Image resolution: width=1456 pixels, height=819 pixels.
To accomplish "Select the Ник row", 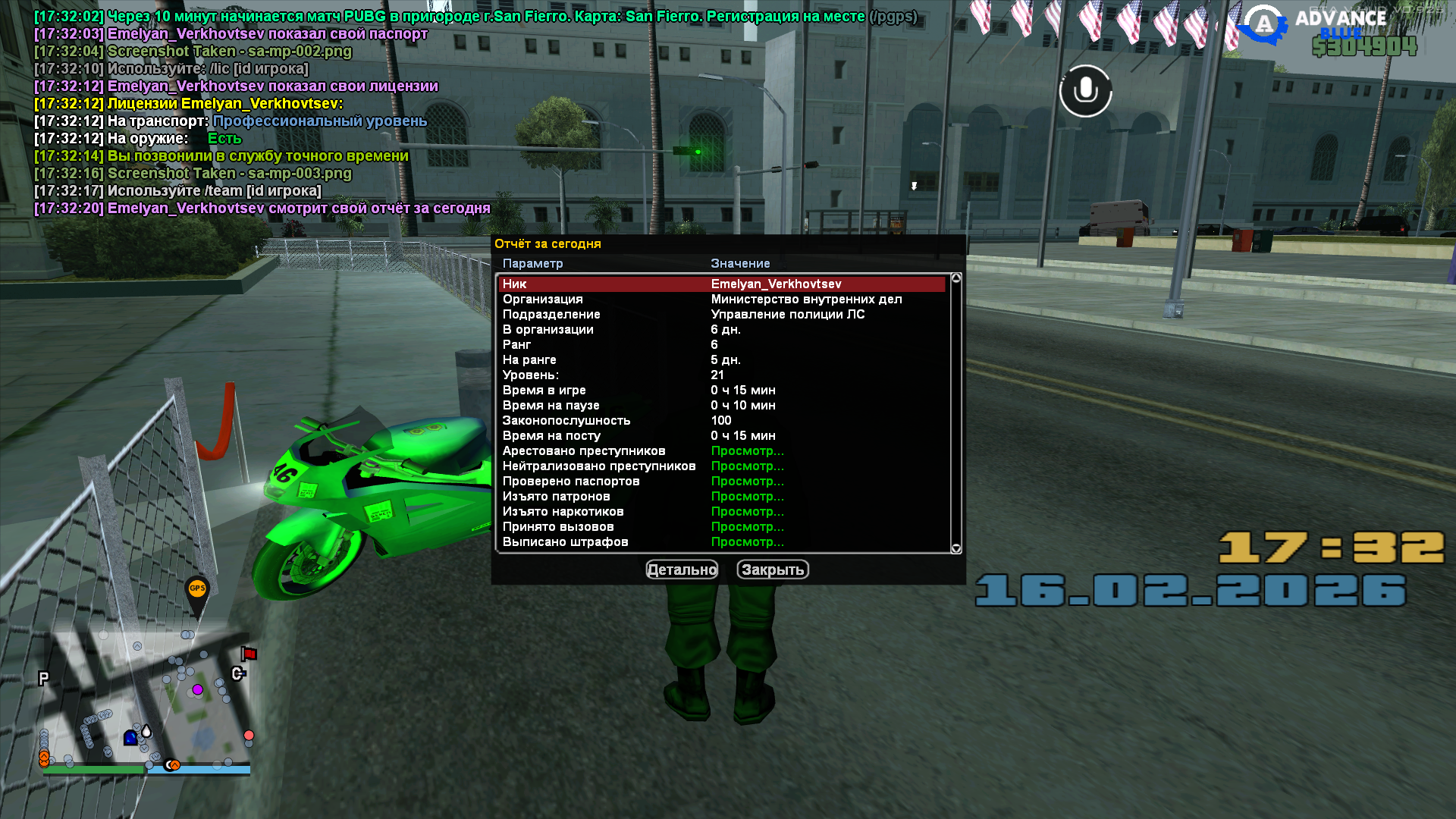I will (720, 284).
